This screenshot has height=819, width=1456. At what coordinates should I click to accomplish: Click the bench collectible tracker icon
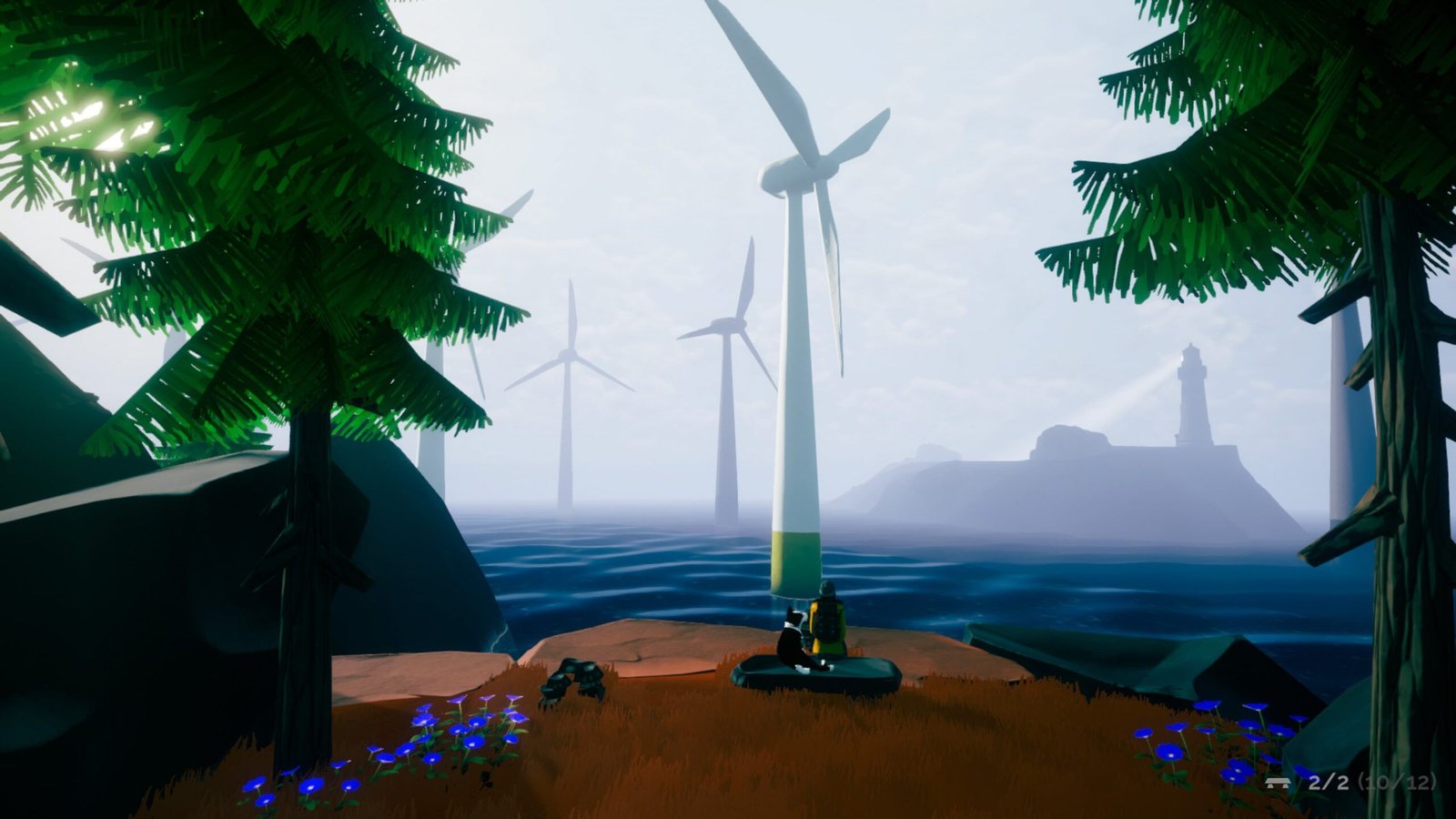pos(1278,782)
